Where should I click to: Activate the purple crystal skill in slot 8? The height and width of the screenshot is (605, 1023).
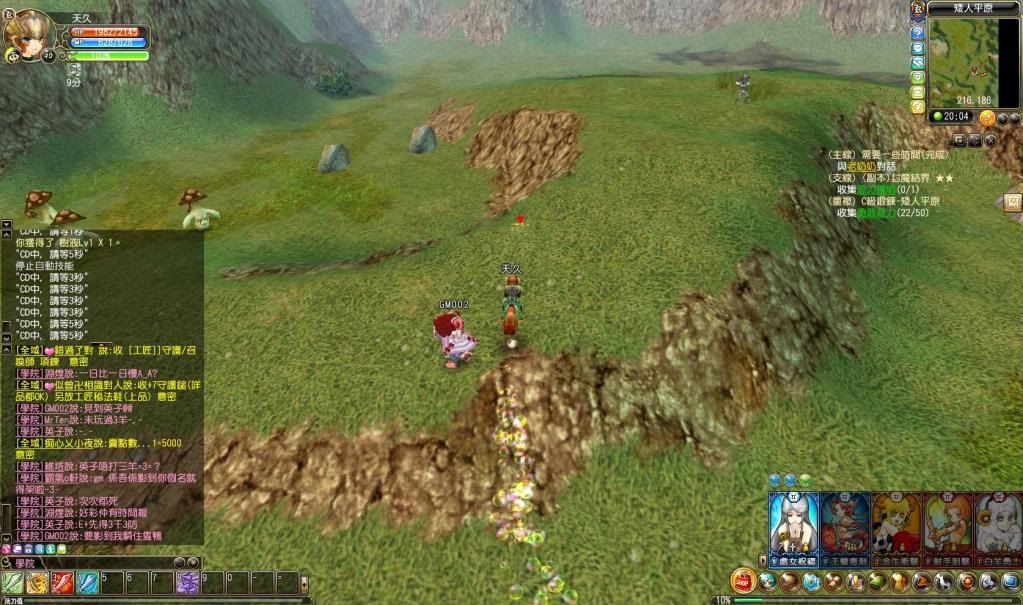click(187, 583)
